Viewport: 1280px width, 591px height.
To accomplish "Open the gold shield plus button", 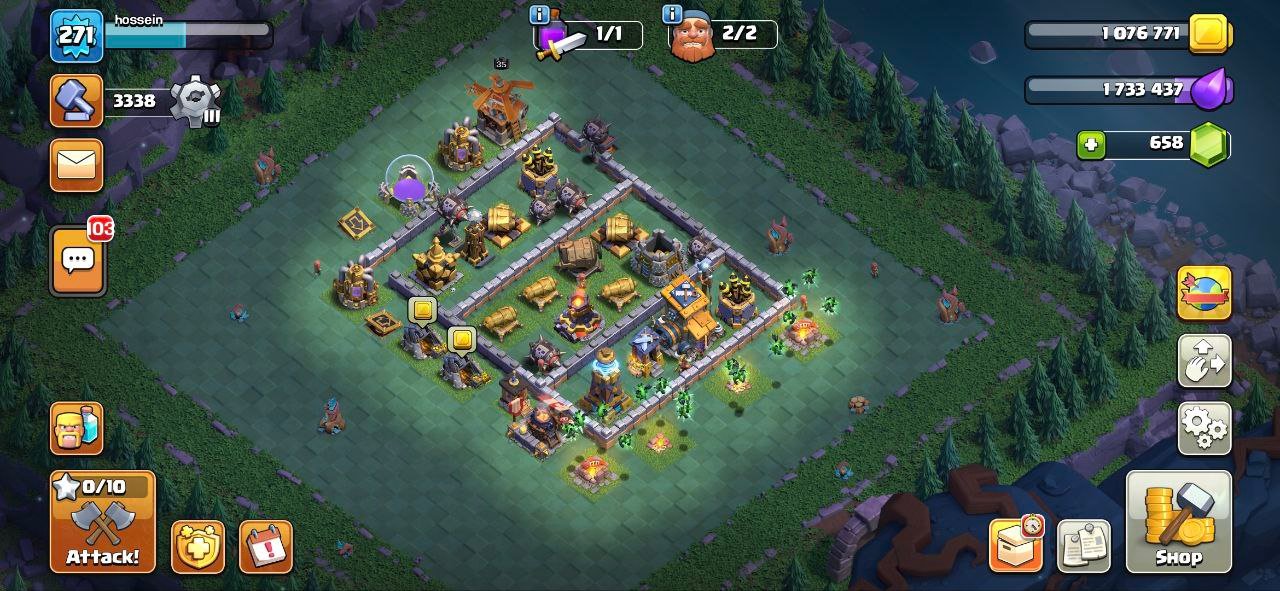I will (x=197, y=547).
